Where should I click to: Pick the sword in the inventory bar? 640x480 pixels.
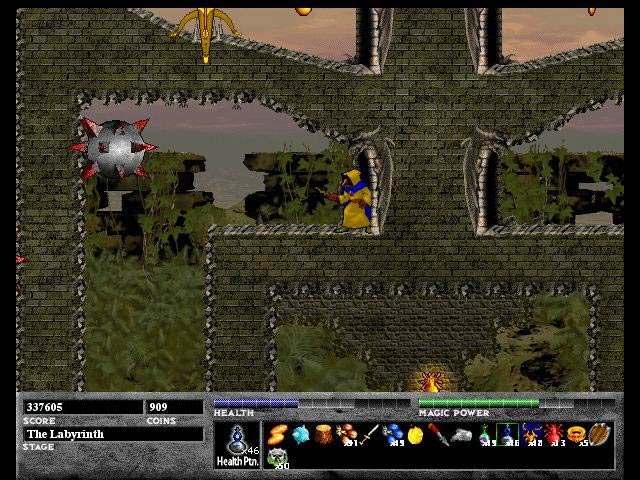[370, 434]
